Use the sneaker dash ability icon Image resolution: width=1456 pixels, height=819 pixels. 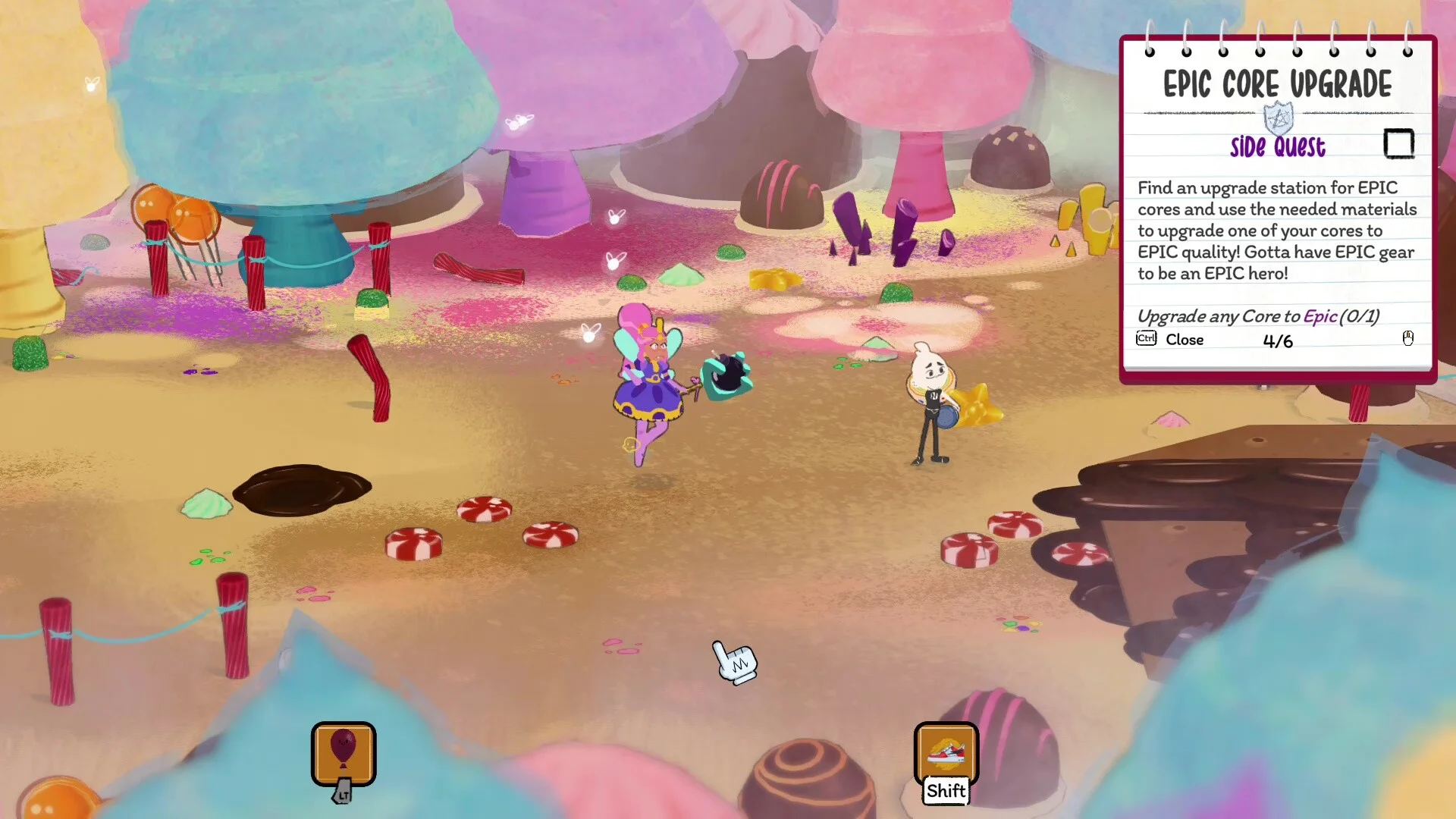(946, 753)
